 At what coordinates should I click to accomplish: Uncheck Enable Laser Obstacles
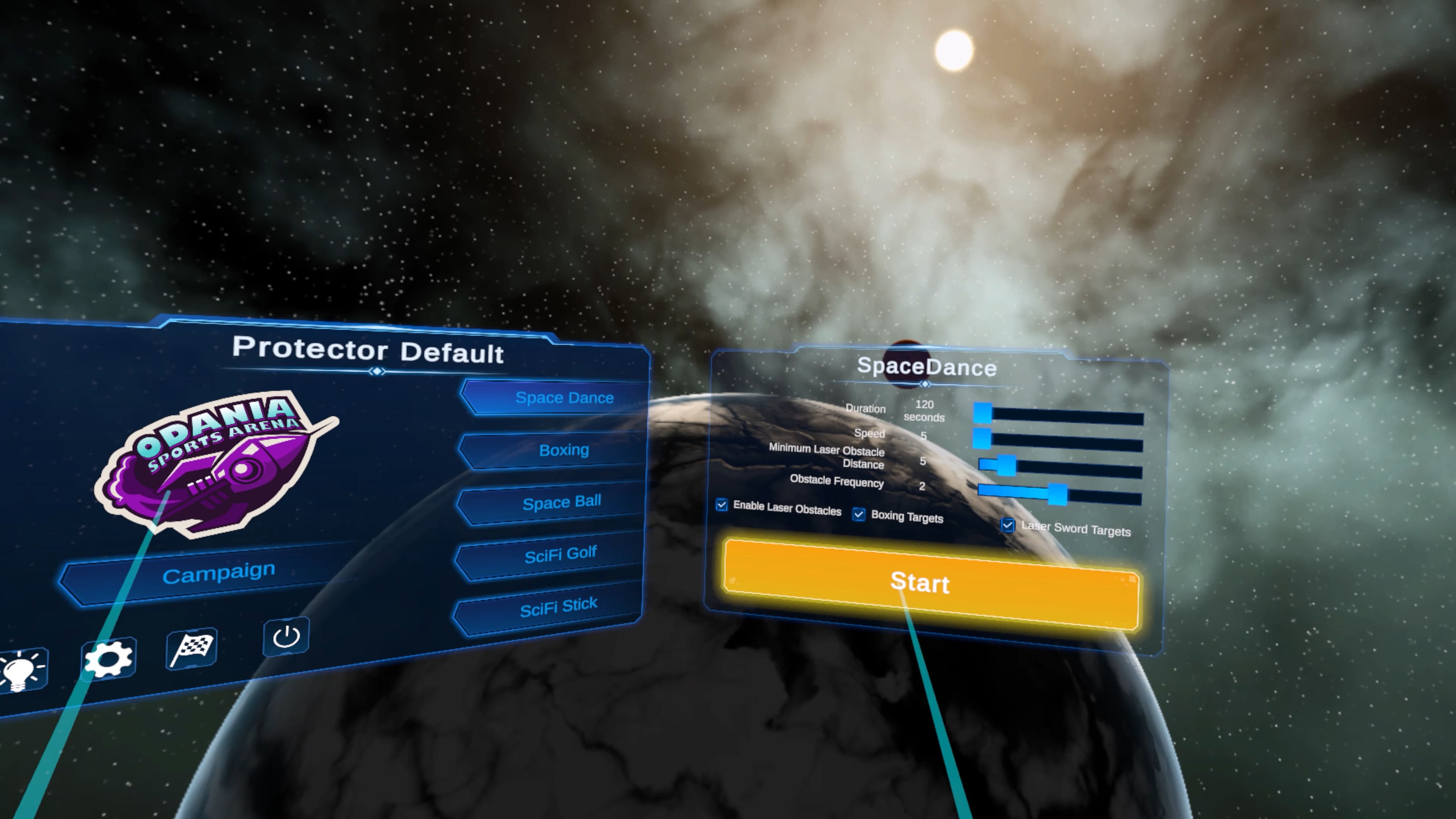722,505
